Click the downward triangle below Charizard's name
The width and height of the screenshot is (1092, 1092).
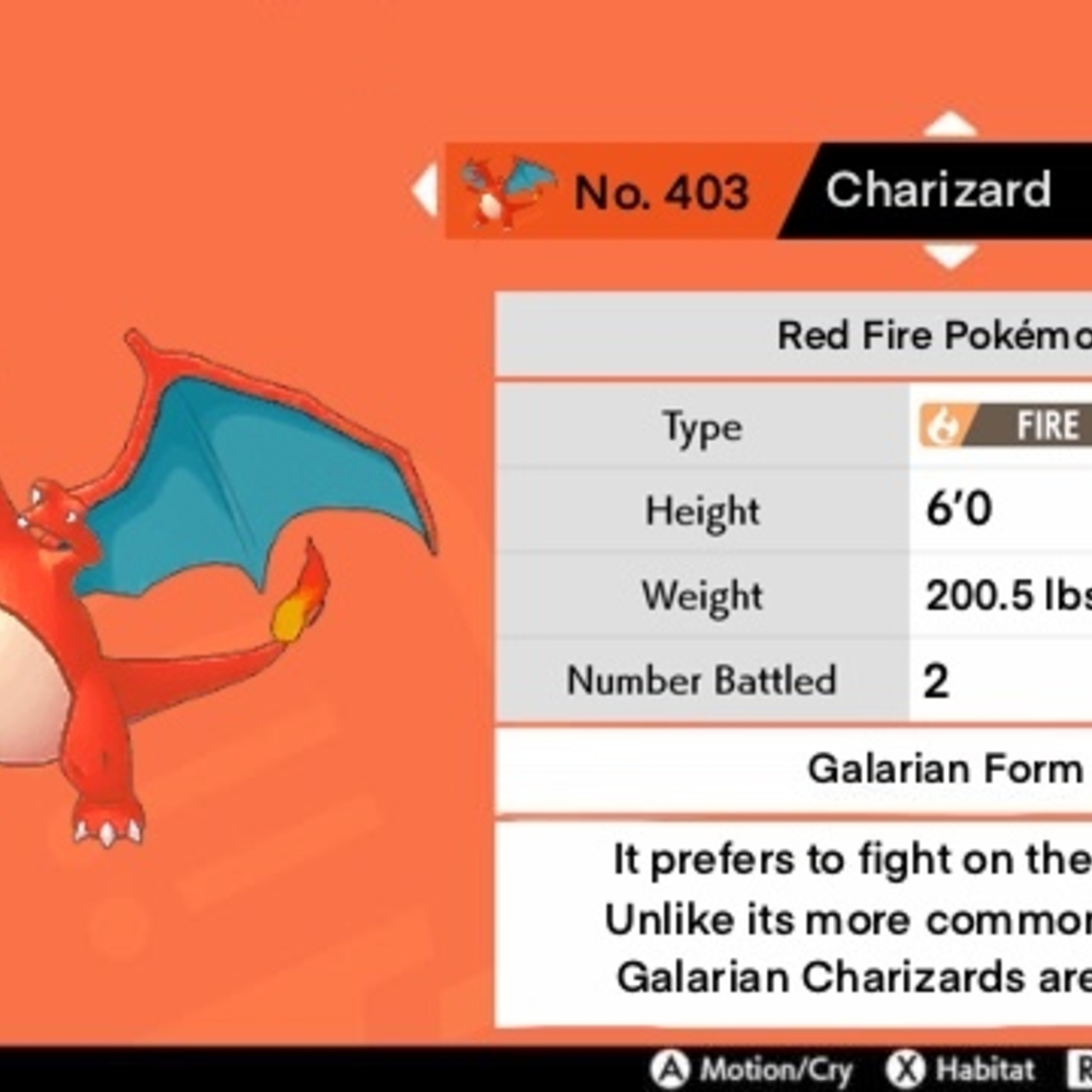click(x=950, y=253)
